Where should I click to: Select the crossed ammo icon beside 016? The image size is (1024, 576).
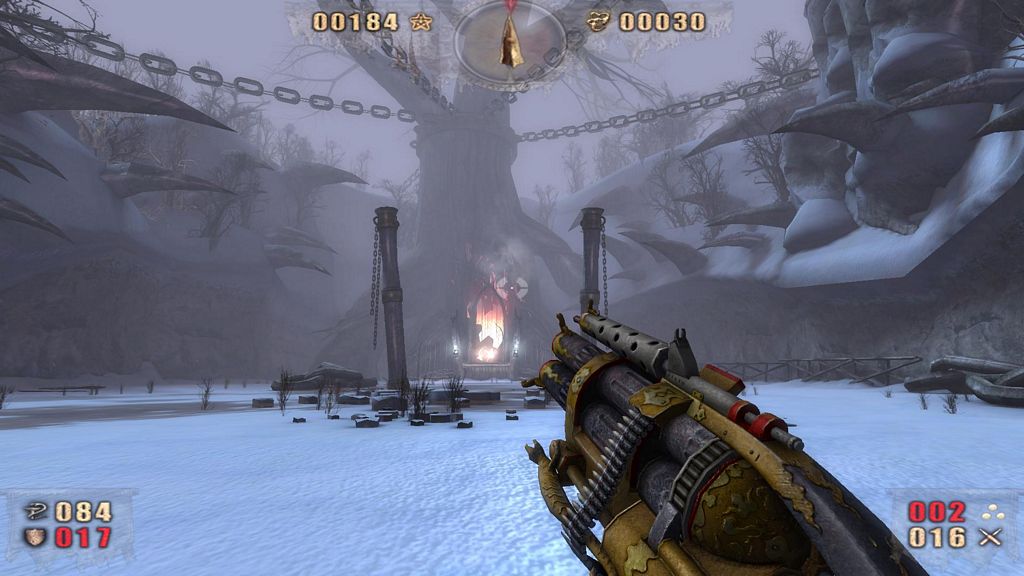click(991, 538)
